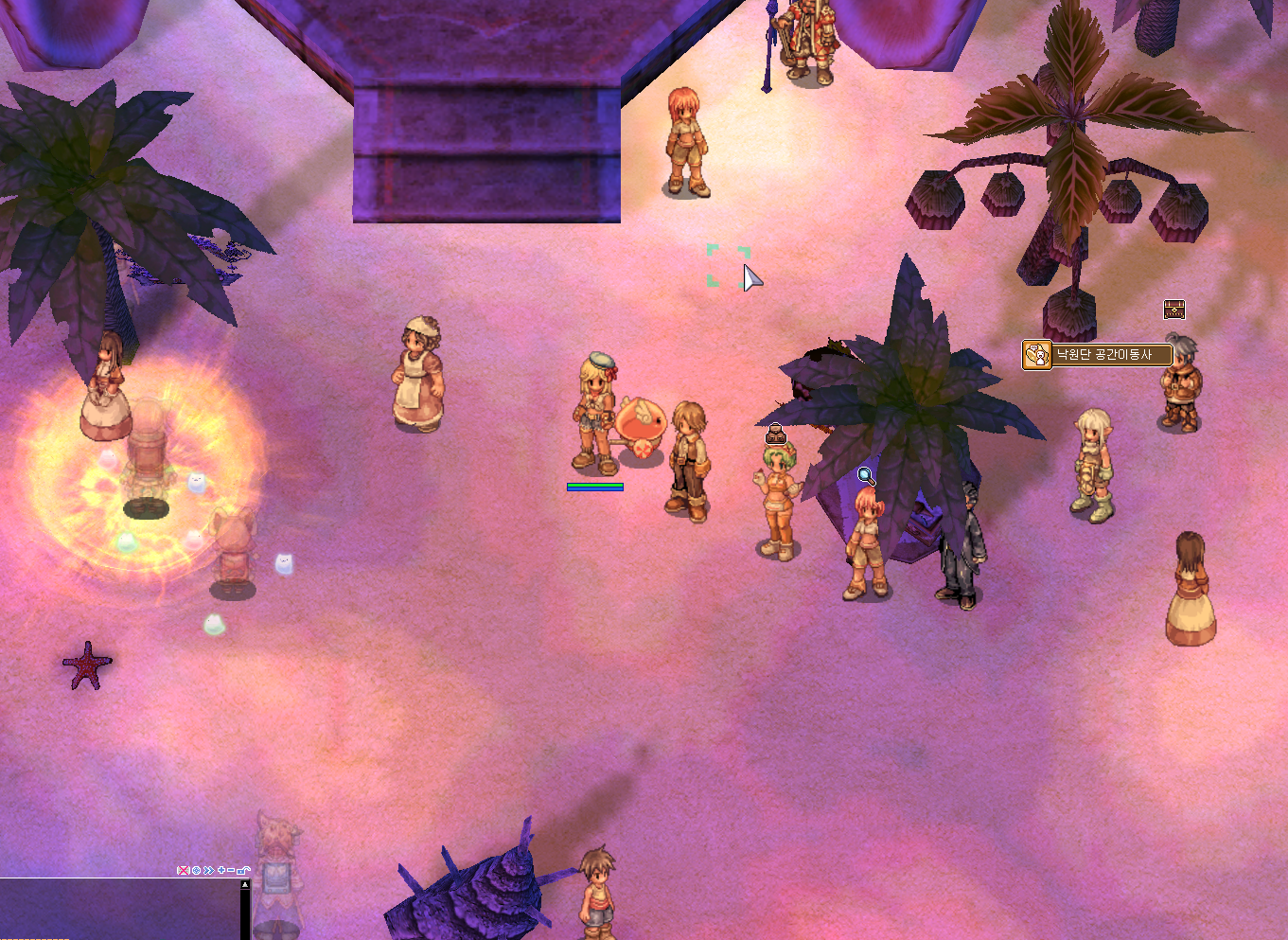The width and height of the screenshot is (1288, 940).
Task: Open the round chat options icon
Action: [x=196, y=870]
